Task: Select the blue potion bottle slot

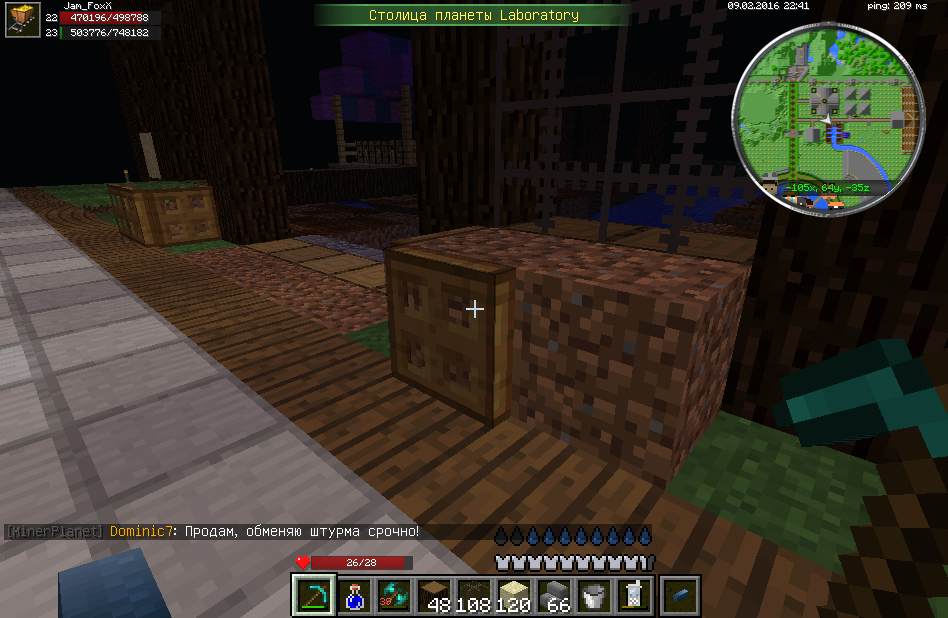Action: pyautogui.click(x=354, y=595)
